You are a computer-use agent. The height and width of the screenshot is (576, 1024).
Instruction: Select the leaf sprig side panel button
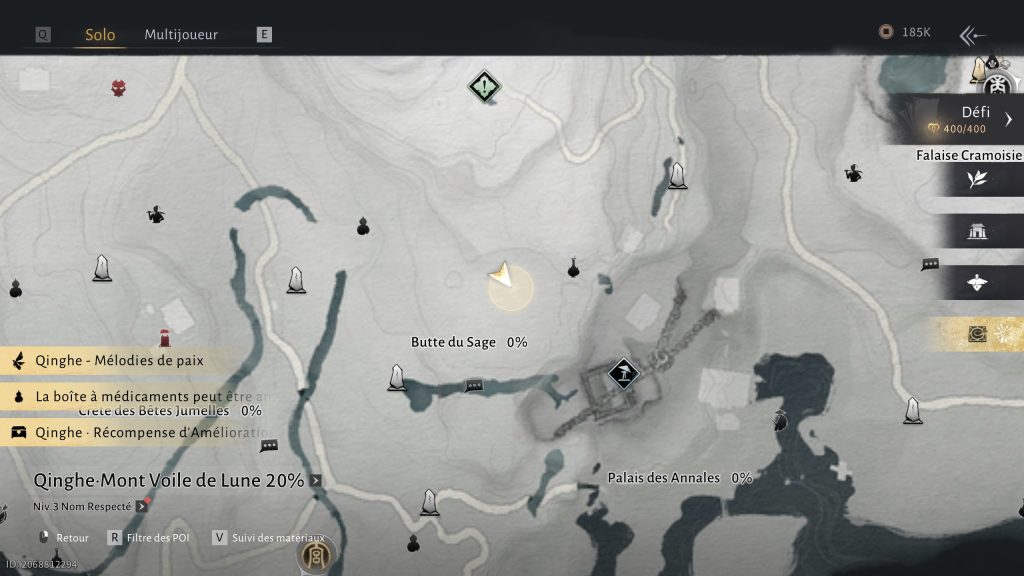coord(977,179)
